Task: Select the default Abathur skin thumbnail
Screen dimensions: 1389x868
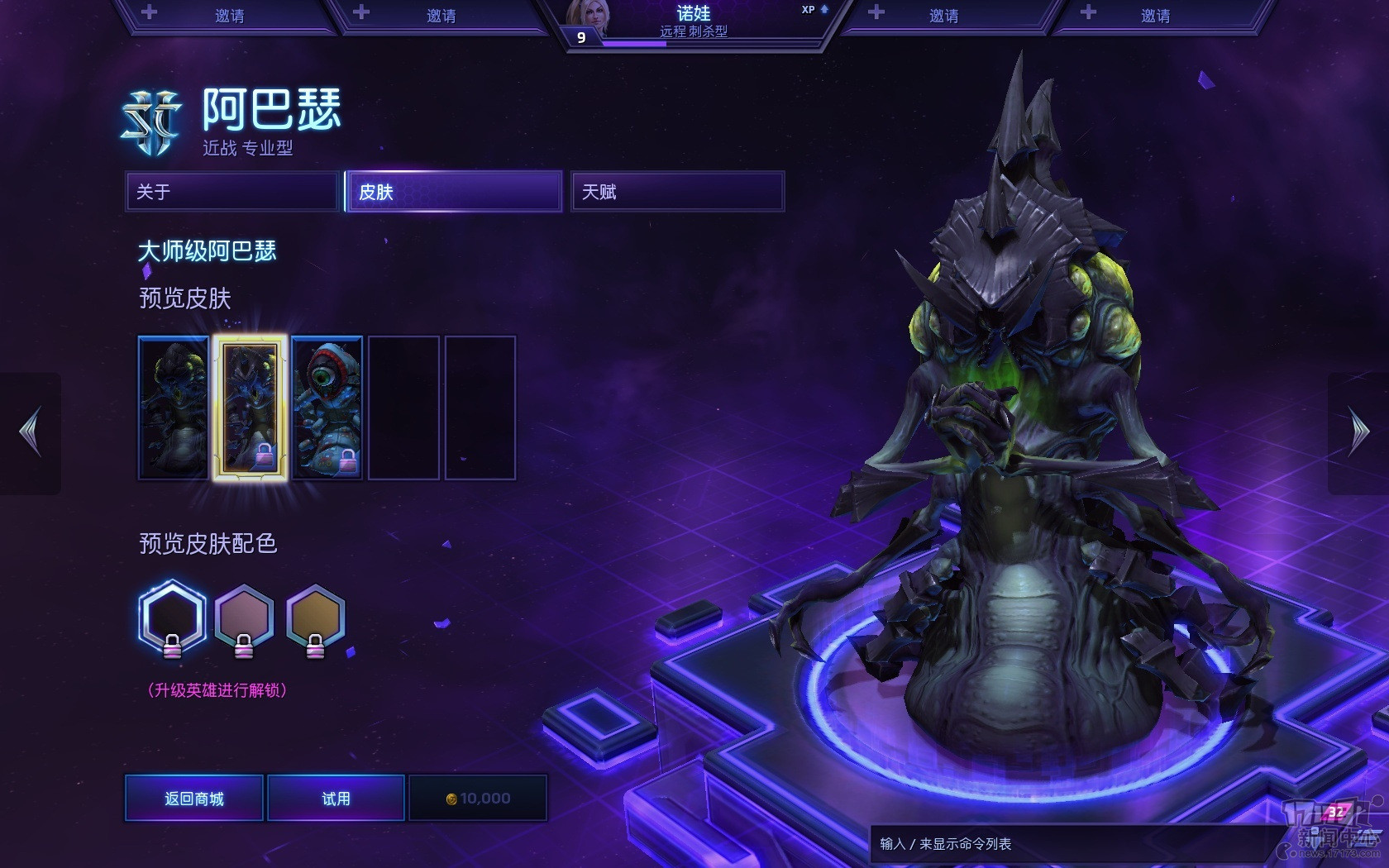Action: [174, 408]
